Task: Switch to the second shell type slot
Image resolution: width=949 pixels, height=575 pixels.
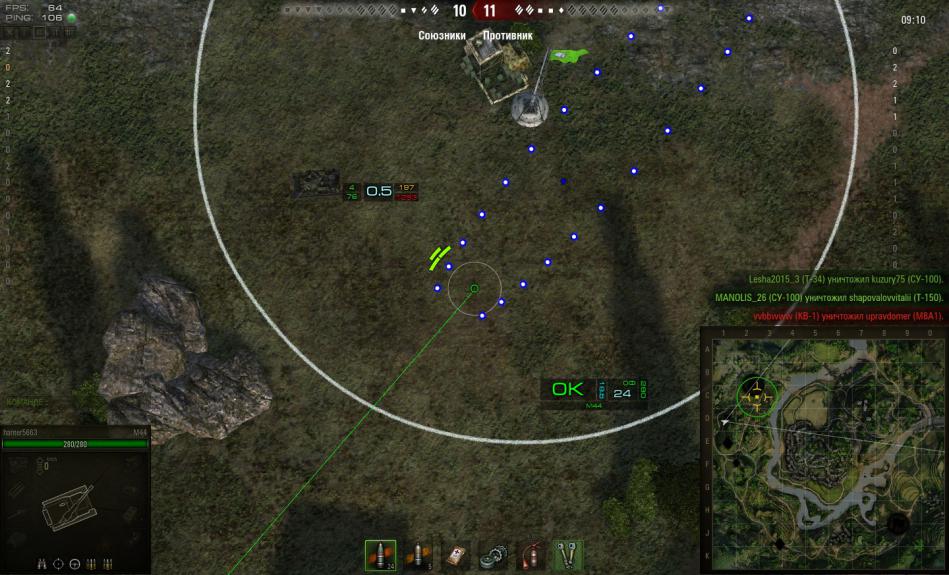Action: coord(418,555)
